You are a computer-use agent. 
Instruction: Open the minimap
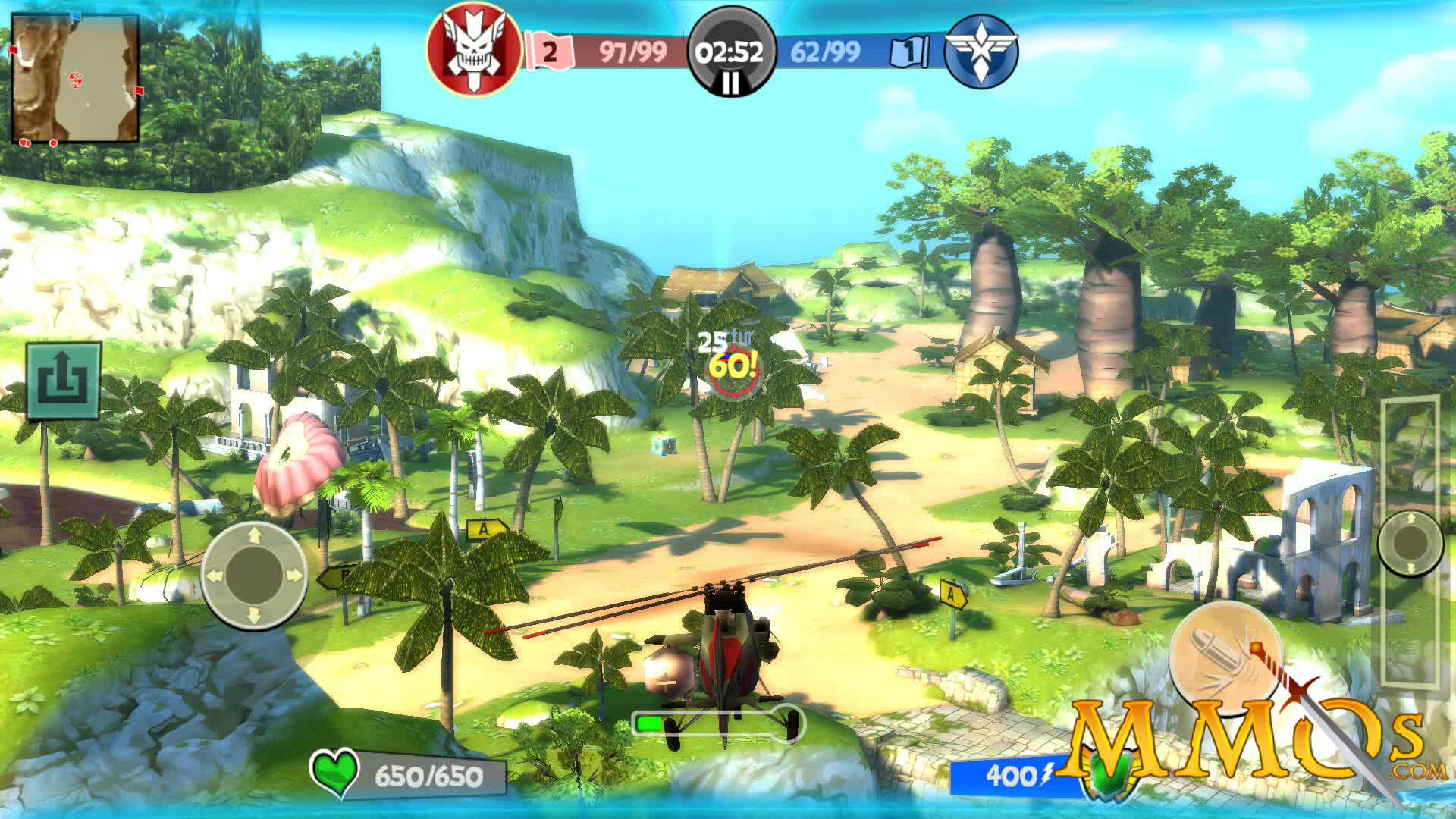(x=75, y=79)
